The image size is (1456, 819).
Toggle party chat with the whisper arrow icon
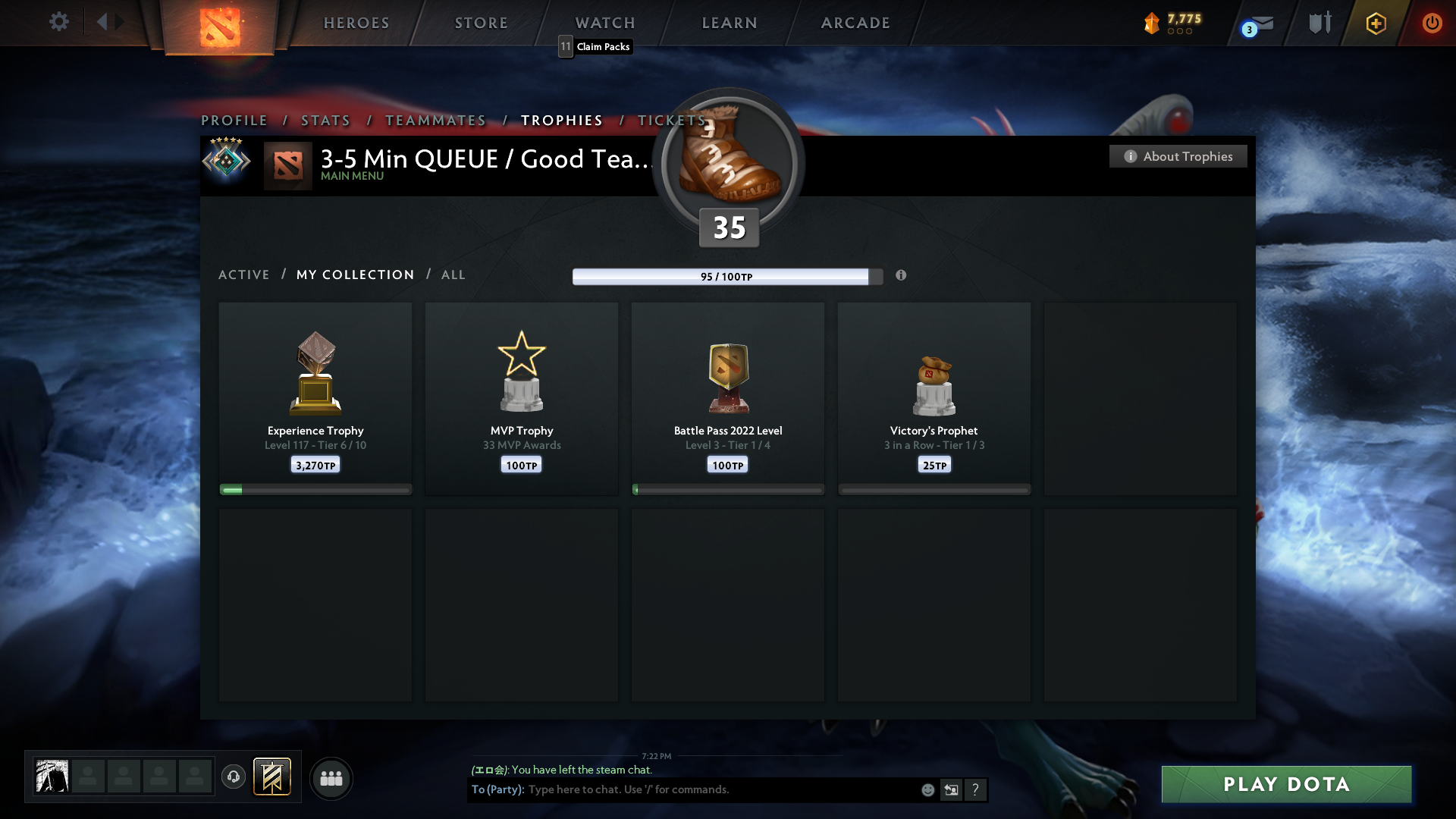tap(952, 789)
